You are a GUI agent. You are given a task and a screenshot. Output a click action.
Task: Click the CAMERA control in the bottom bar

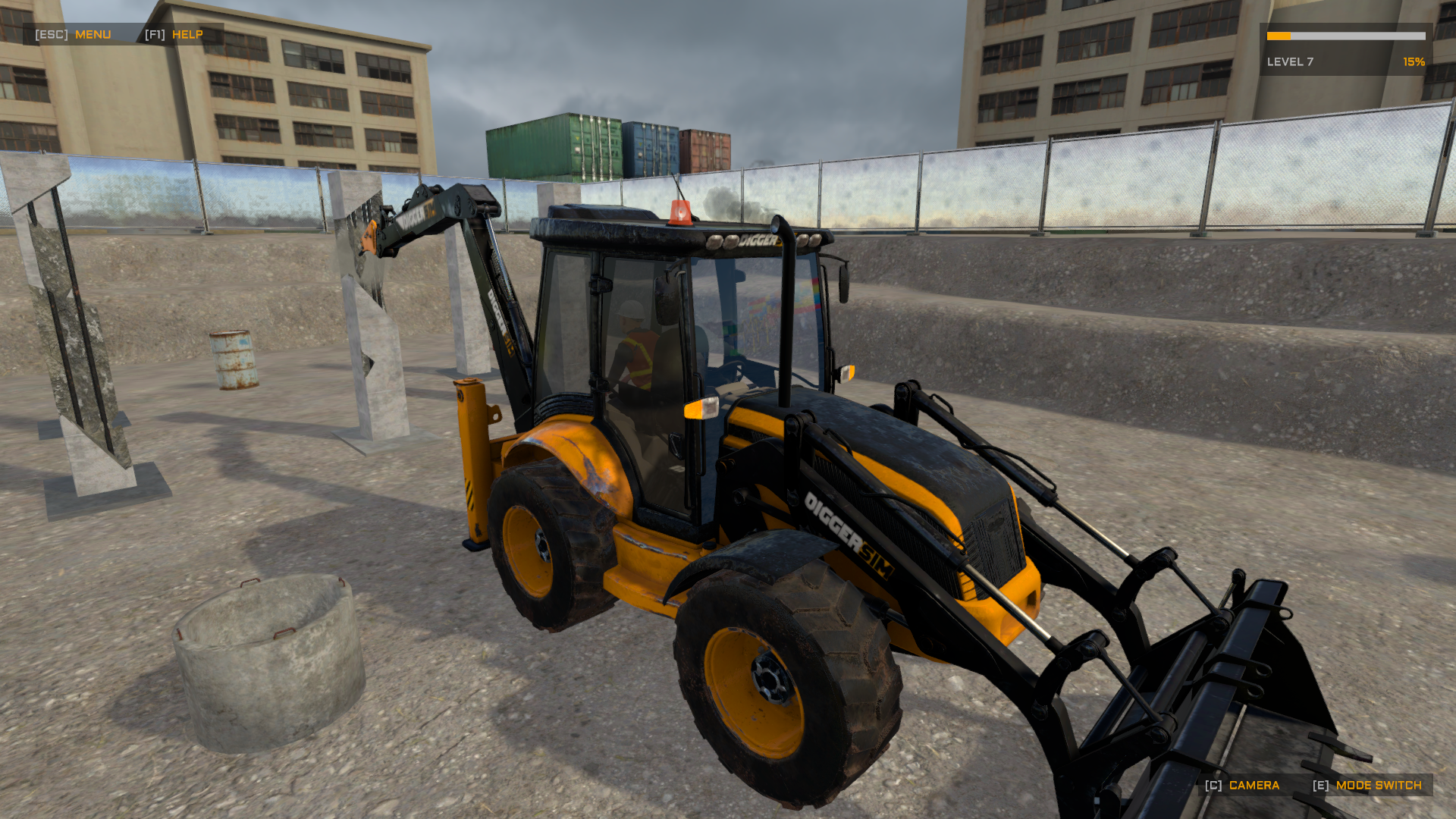[x=1255, y=786]
